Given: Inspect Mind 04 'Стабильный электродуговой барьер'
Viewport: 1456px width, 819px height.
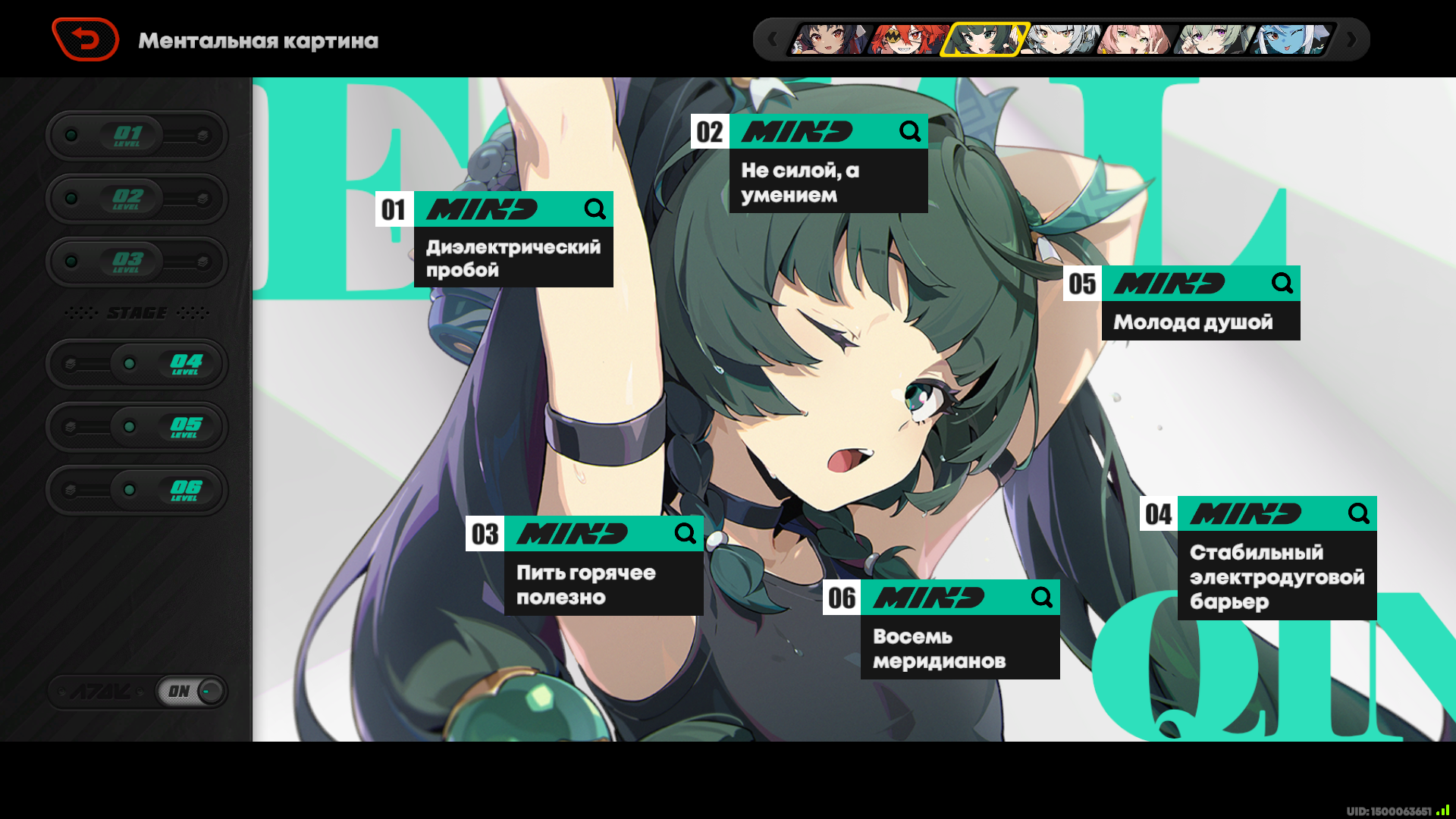Looking at the screenshot, I should [1276, 558].
